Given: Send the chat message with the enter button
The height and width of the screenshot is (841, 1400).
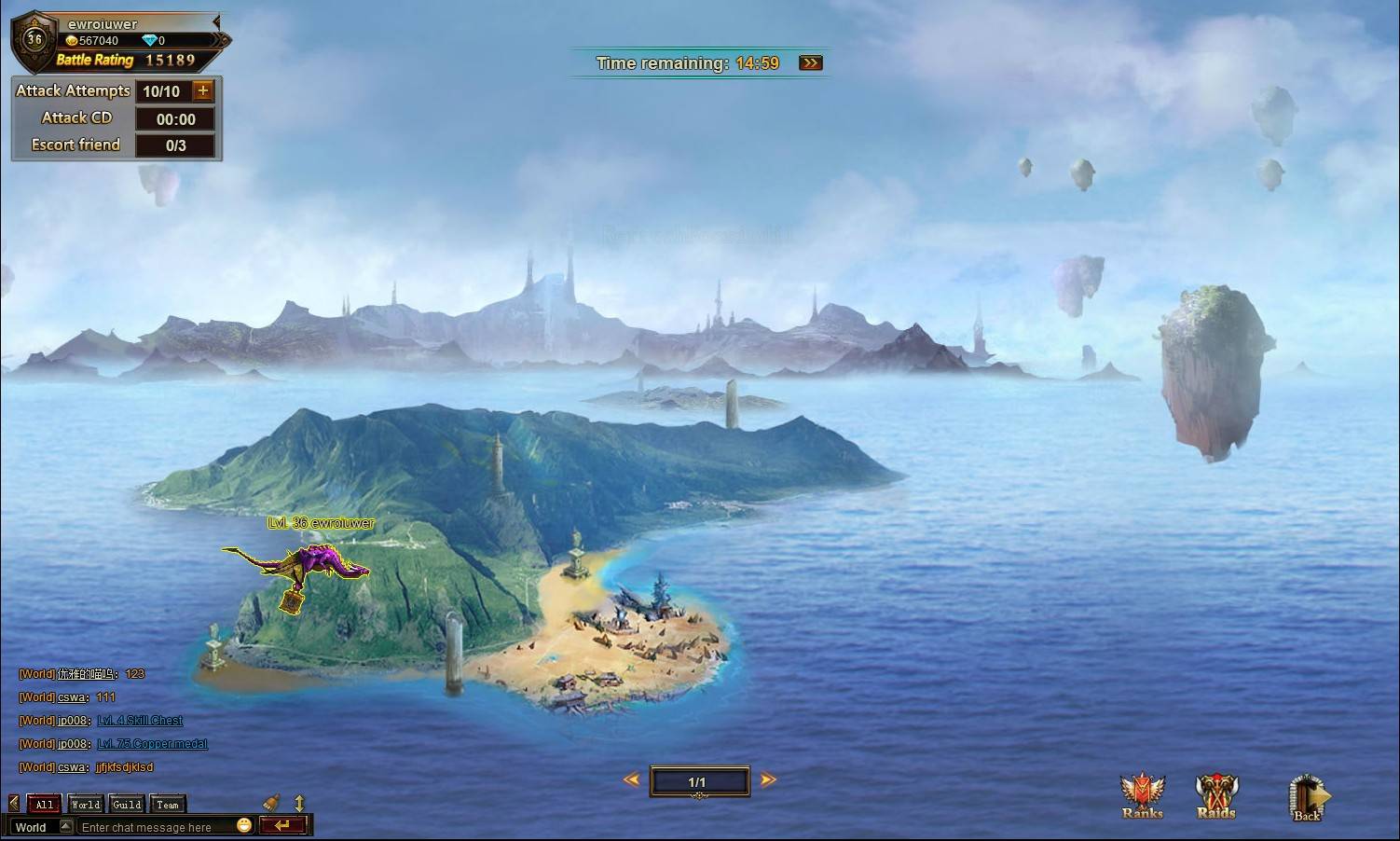Looking at the screenshot, I should click(x=282, y=825).
